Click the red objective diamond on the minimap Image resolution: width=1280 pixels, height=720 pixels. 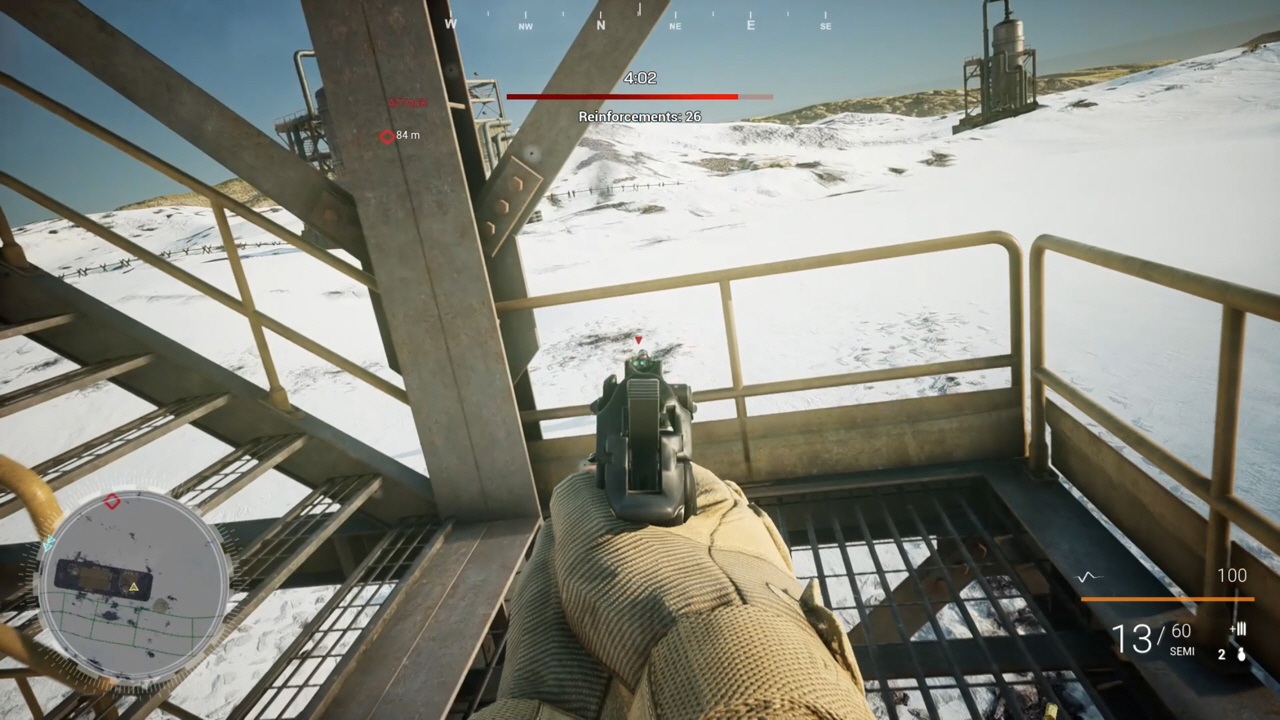(112, 501)
